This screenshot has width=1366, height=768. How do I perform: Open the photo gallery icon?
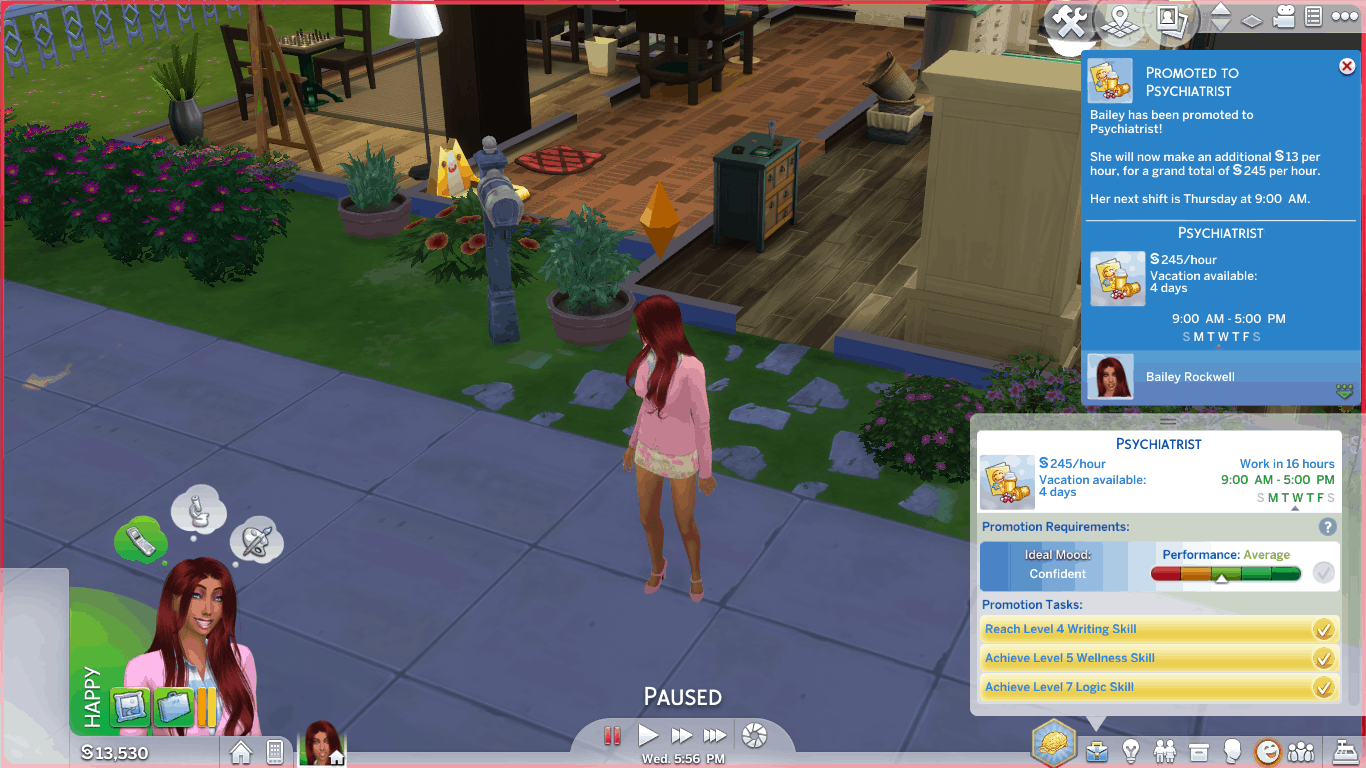[x=1170, y=20]
